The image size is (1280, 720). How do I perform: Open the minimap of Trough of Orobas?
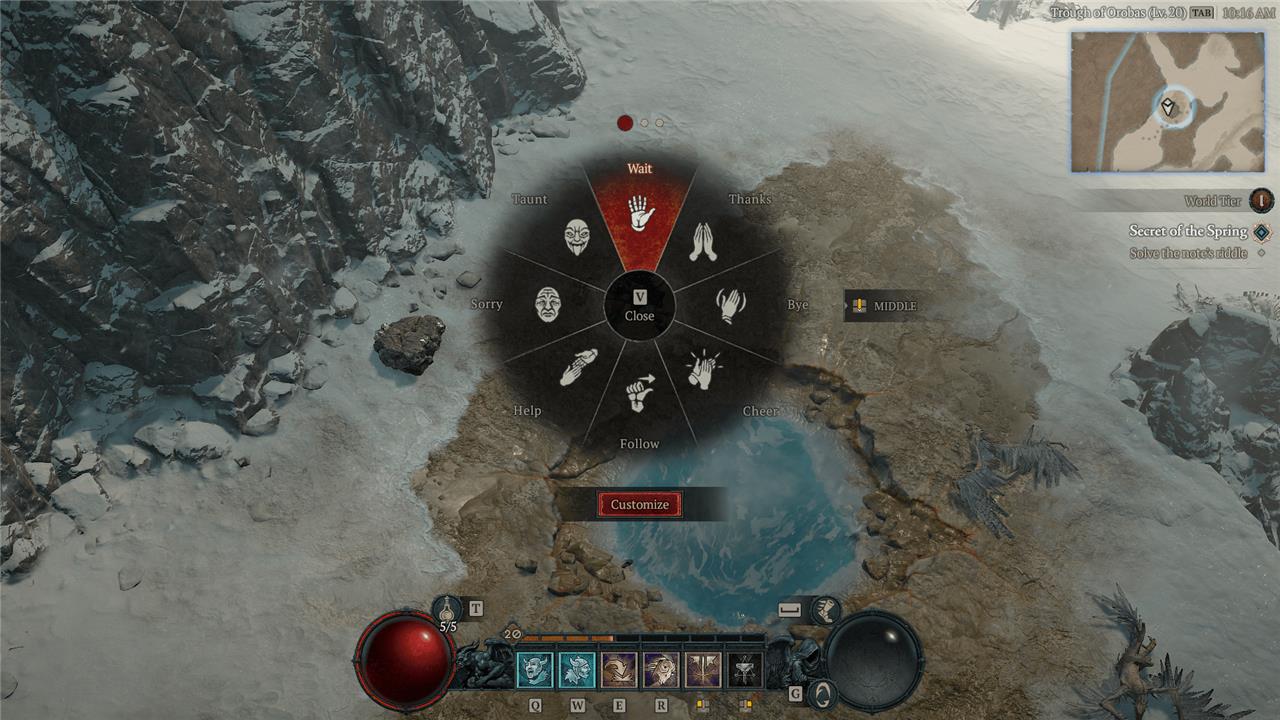[1169, 101]
